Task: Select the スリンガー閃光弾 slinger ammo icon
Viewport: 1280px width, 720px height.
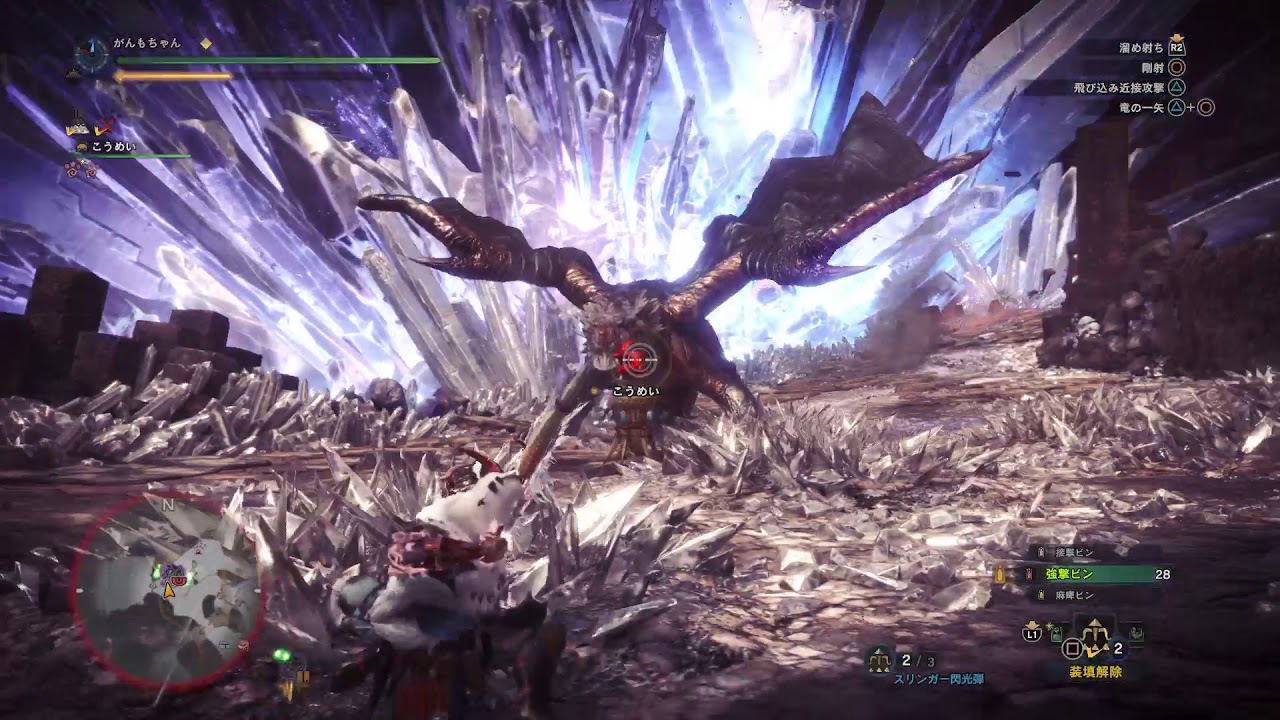Action: click(x=881, y=660)
